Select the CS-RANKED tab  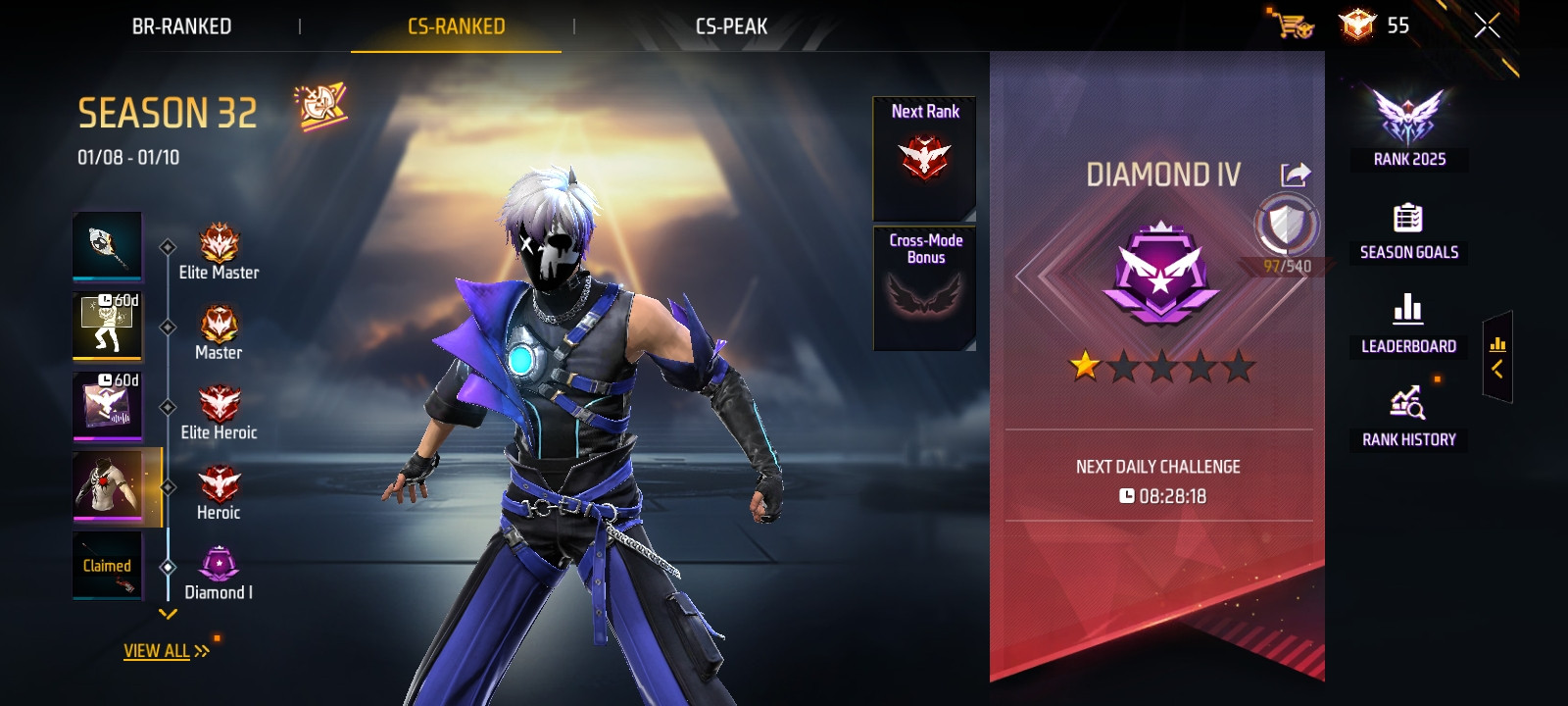456,26
